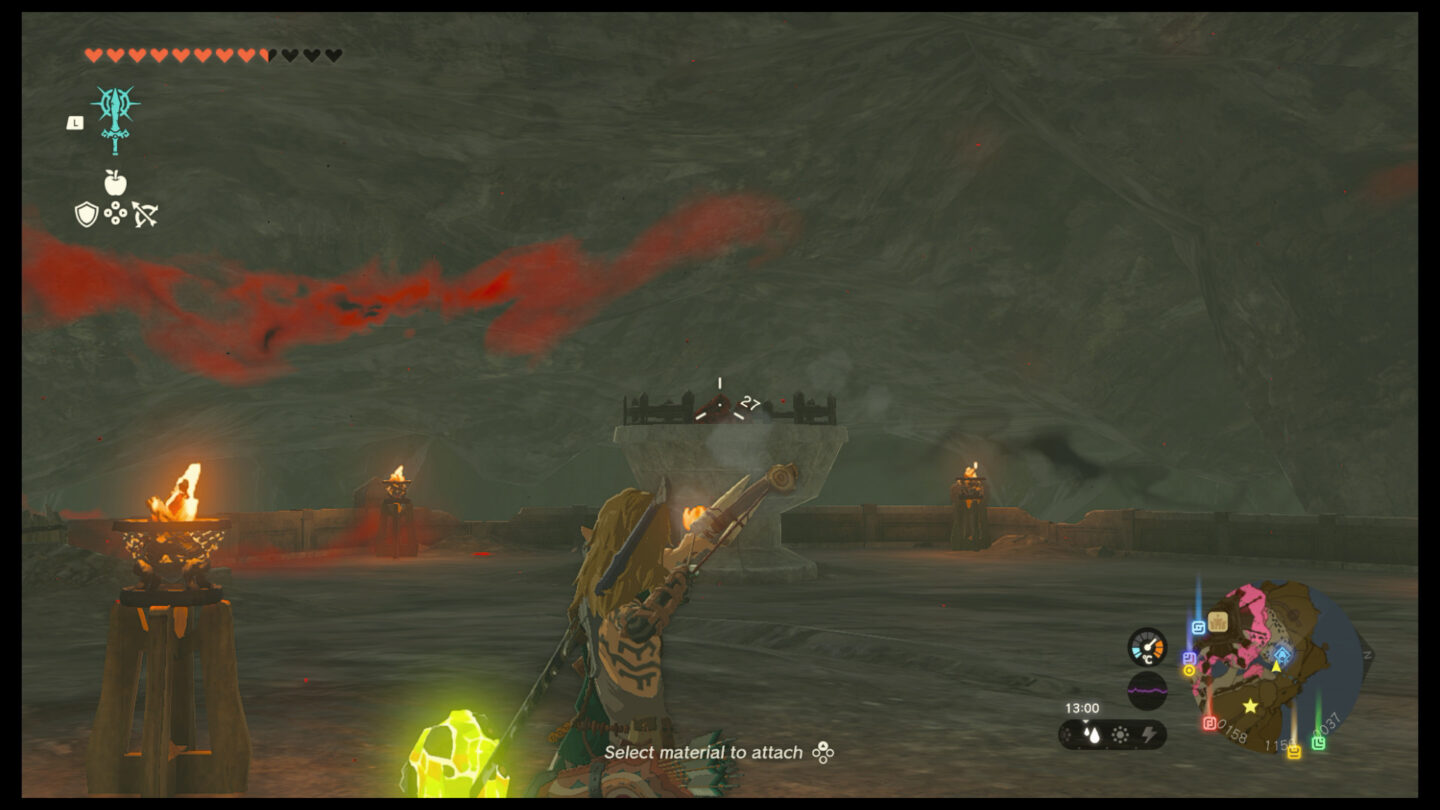Open the bow and arrow quick-select
Screen dimensions: 1440x810
145,214
